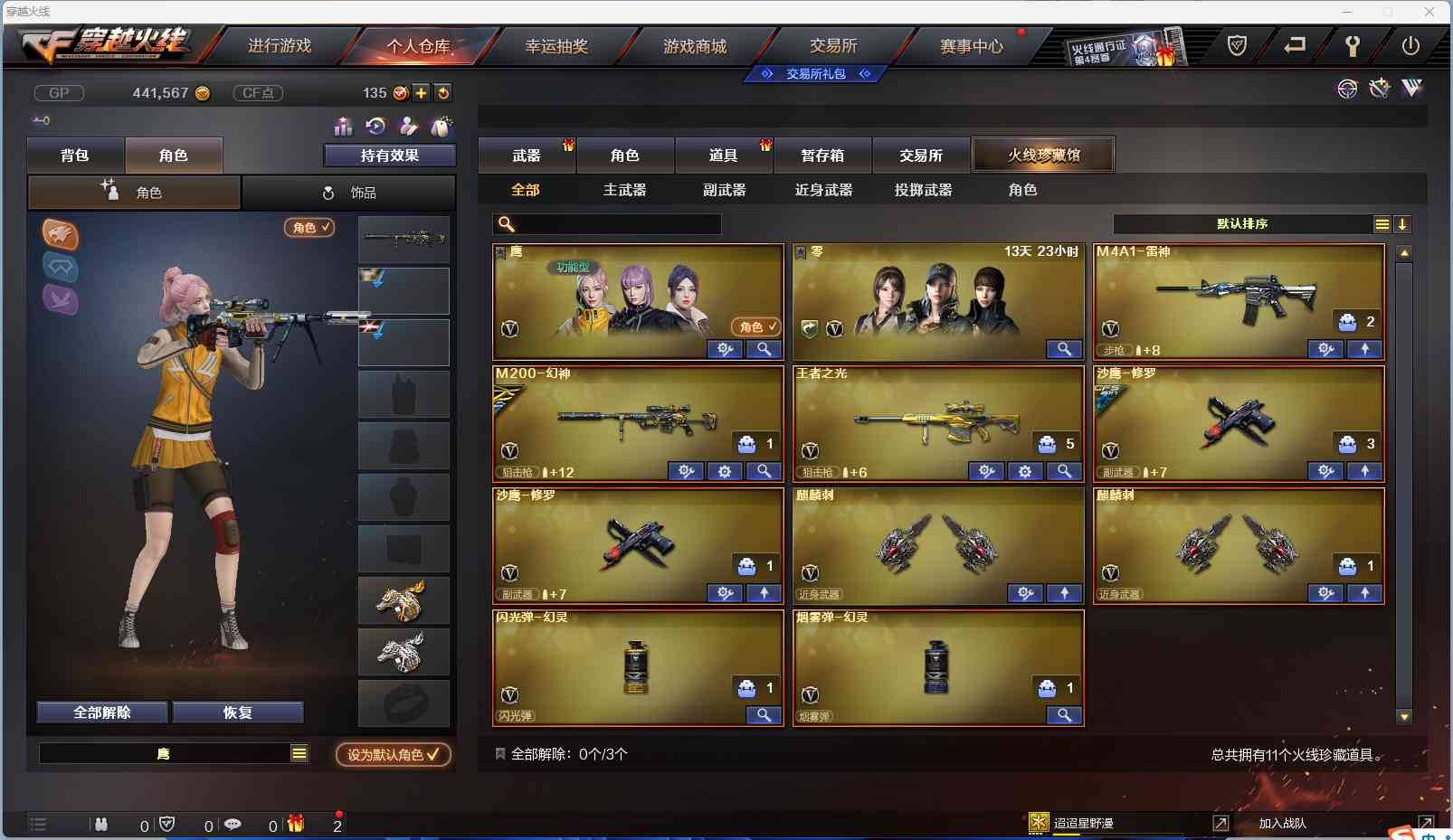Click the CF点 refresh icon

(443, 92)
